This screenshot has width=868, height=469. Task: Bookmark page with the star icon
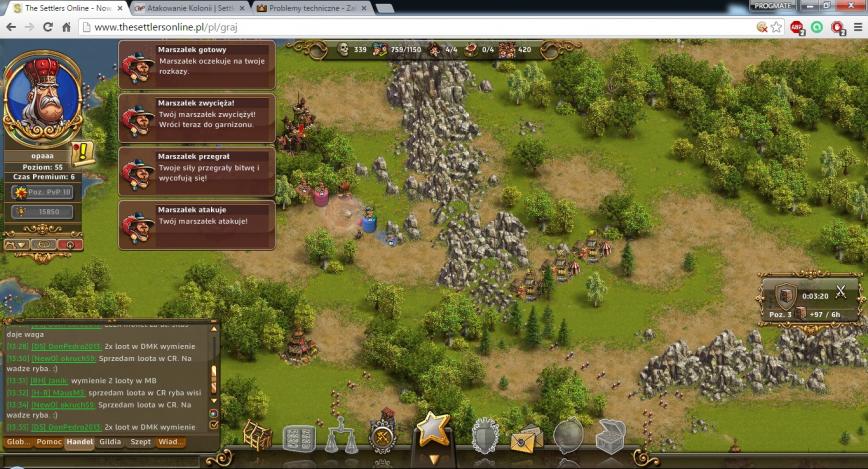click(776, 27)
